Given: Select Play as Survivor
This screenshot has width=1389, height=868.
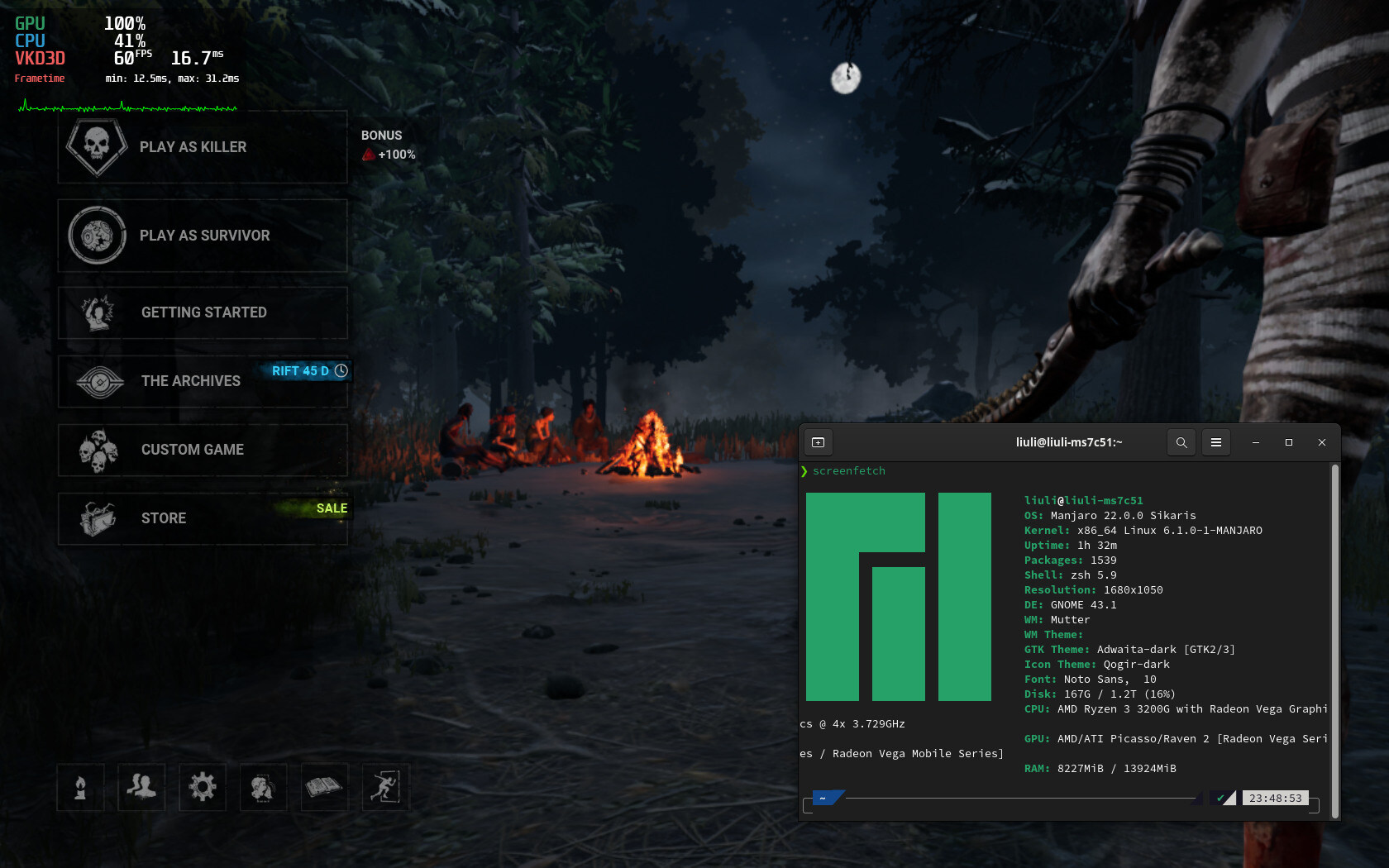Looking at the screenshot, I should pos(203,236).
